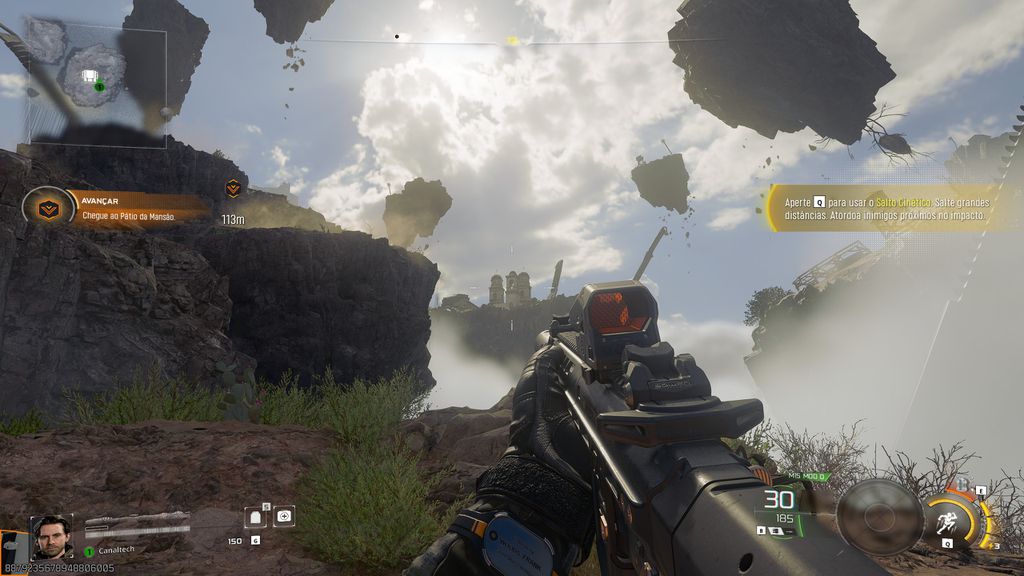Use the medkit item slot
The image size is (1024, 576).
point(284,516)
